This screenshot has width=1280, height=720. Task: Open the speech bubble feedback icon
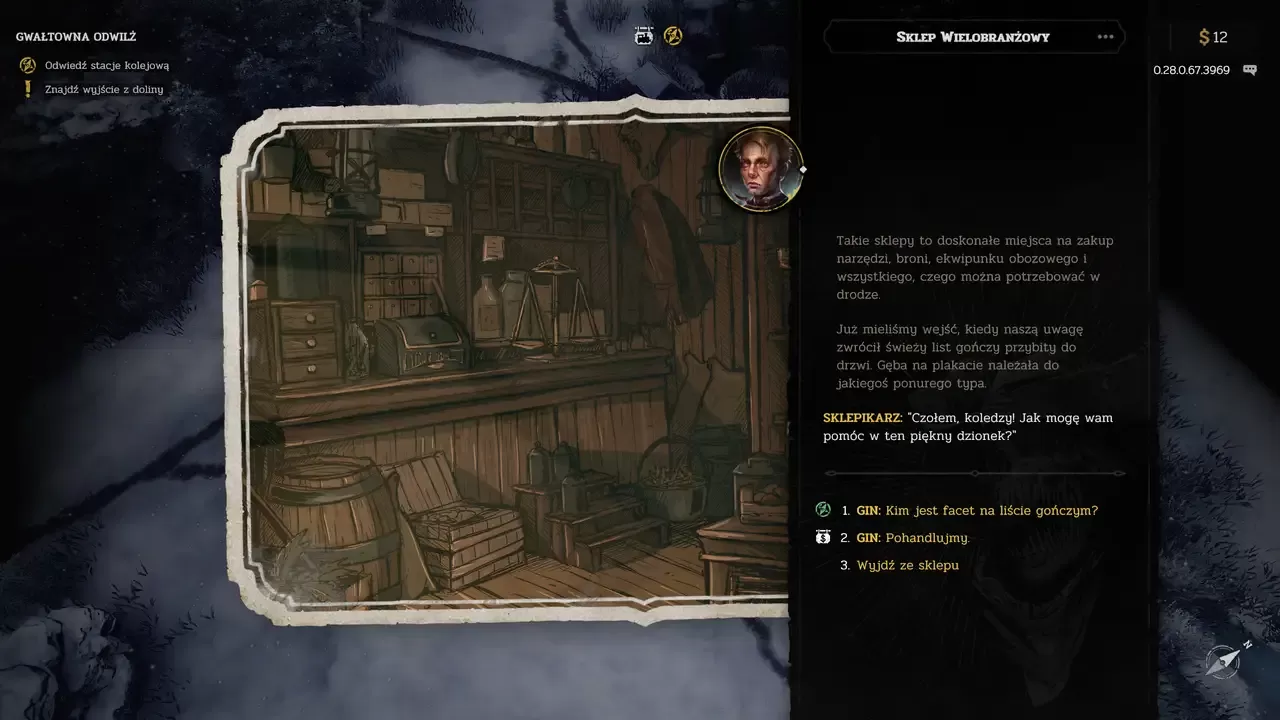(1249, 70)
